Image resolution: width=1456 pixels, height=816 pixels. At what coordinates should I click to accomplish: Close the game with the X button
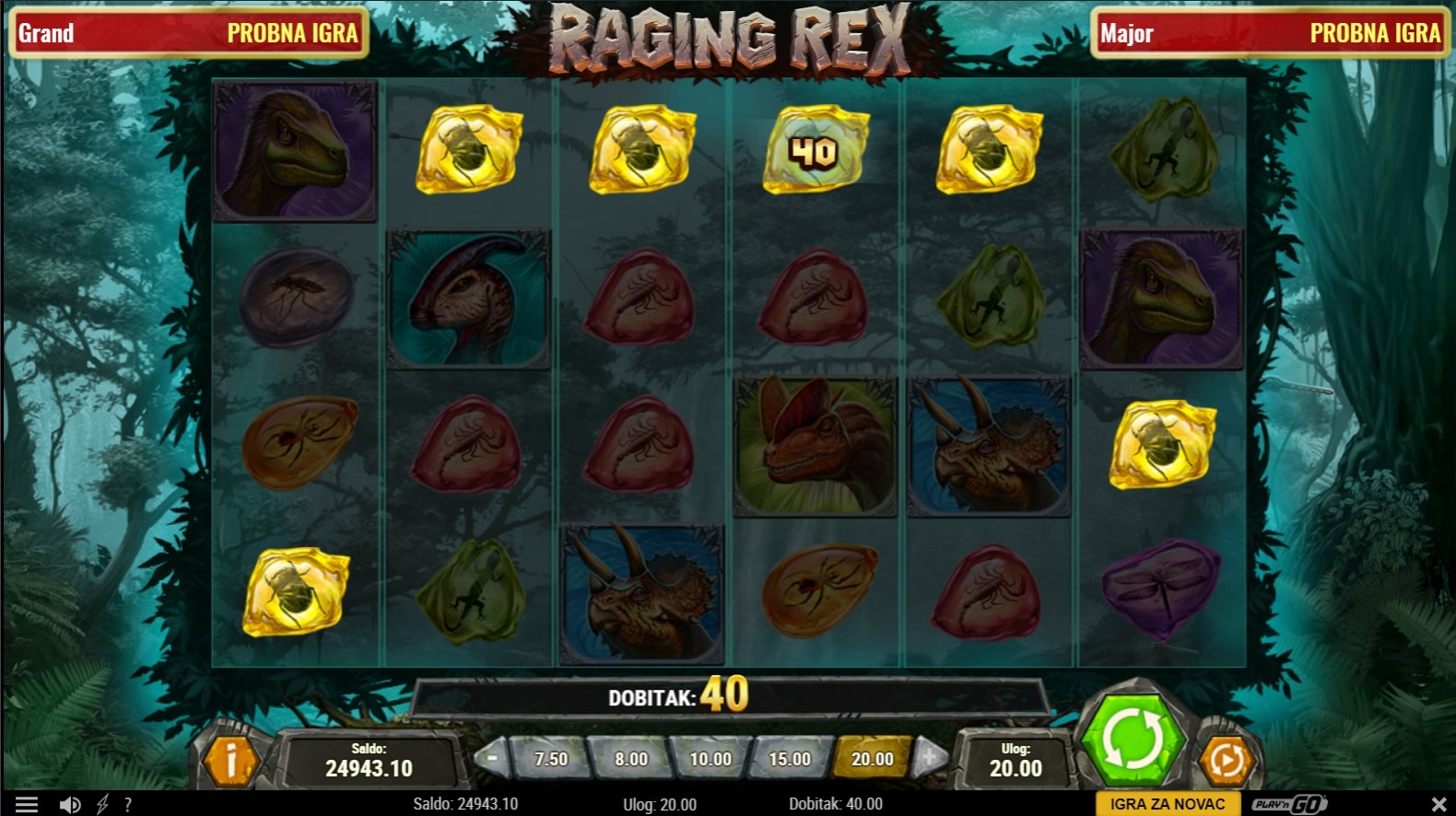[x=1438, y=804]
